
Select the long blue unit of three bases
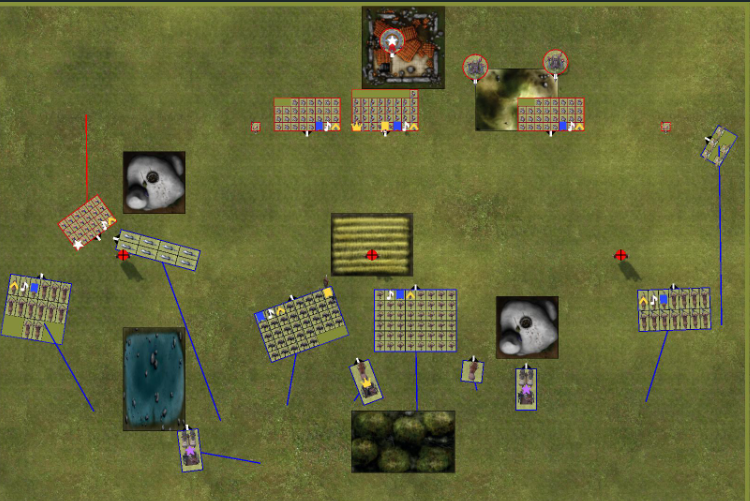coord(158,250)
